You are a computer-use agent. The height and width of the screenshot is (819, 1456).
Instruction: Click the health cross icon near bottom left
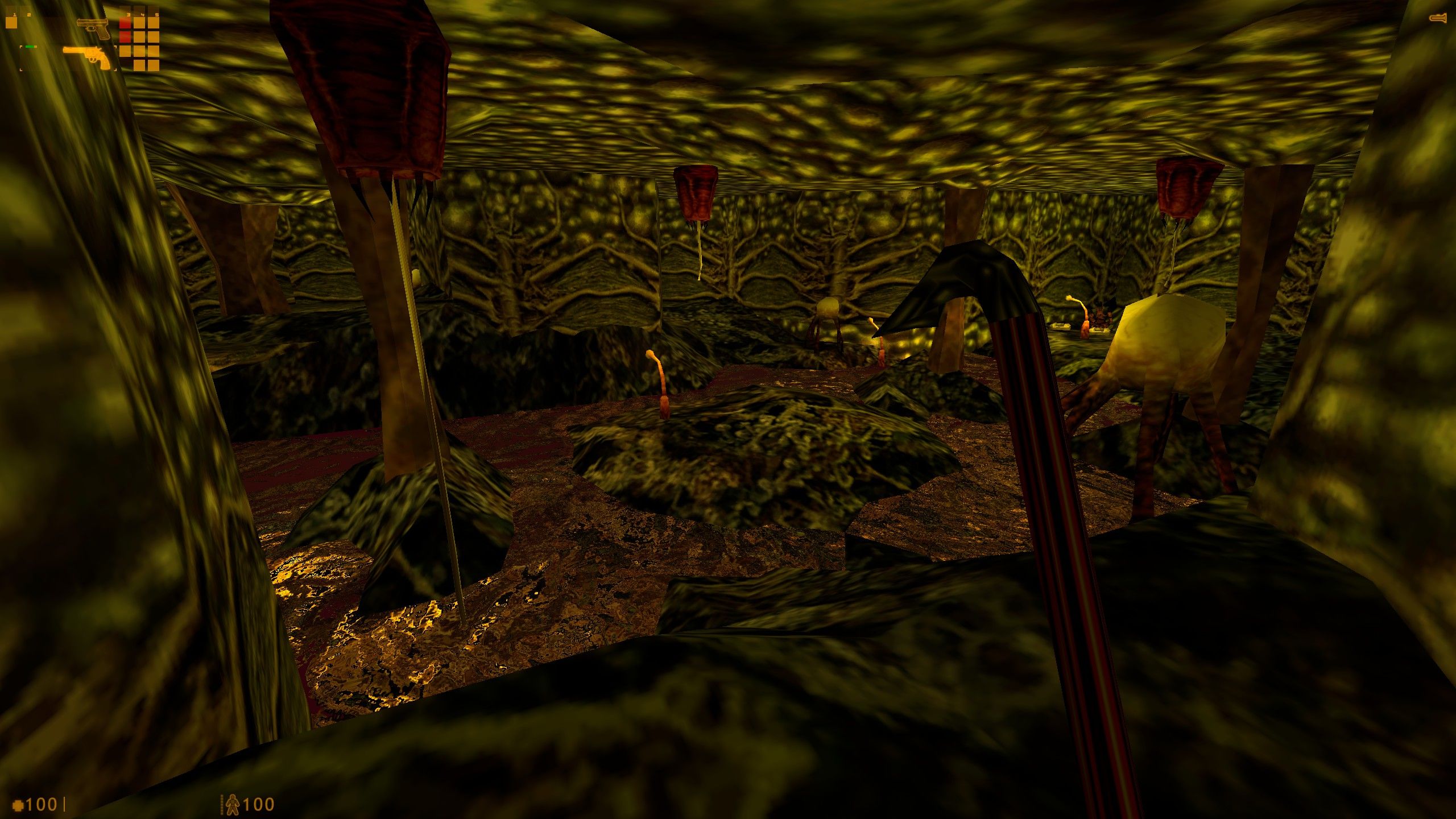(18, 804)
